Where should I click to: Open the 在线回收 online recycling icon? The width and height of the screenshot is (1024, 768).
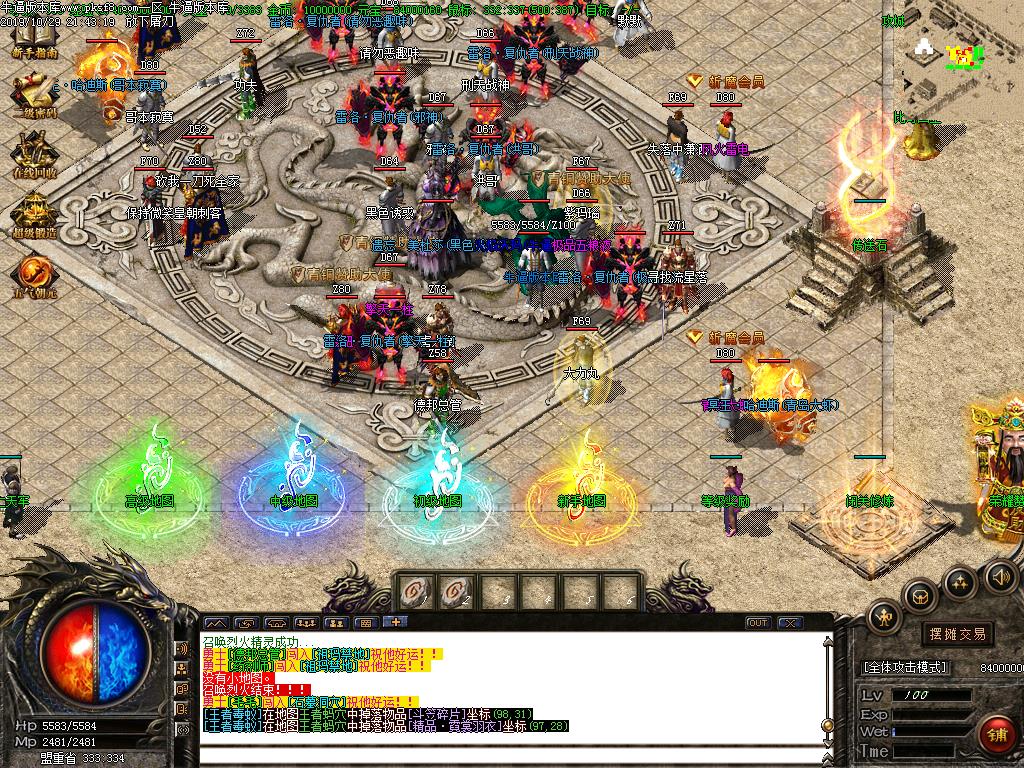pyautogui.click(x=33, y=156)
